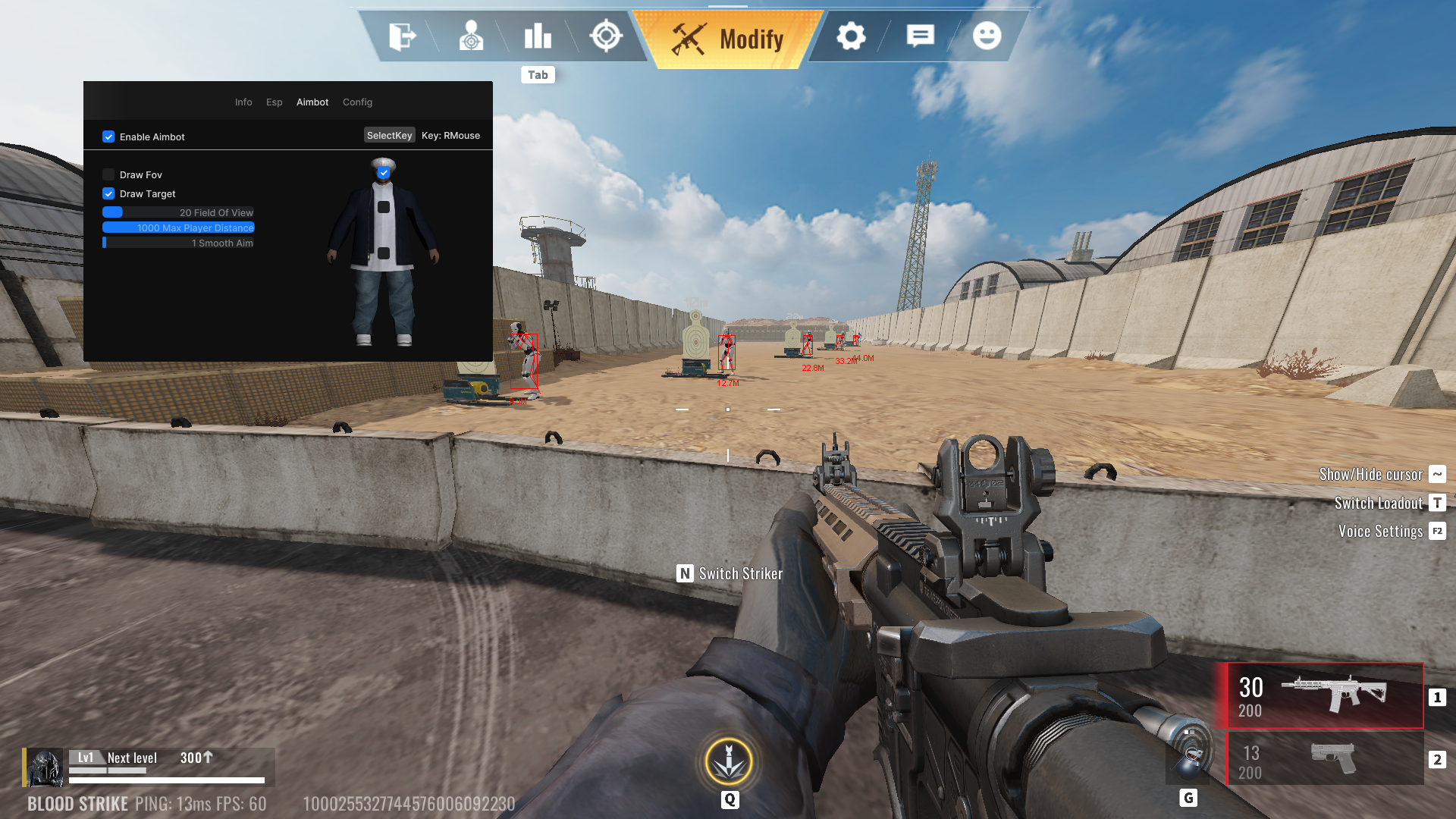Viewport: 1456px width, 819px height.
Task: Click the SelectKey button
Action: click(x=389, y=136)
